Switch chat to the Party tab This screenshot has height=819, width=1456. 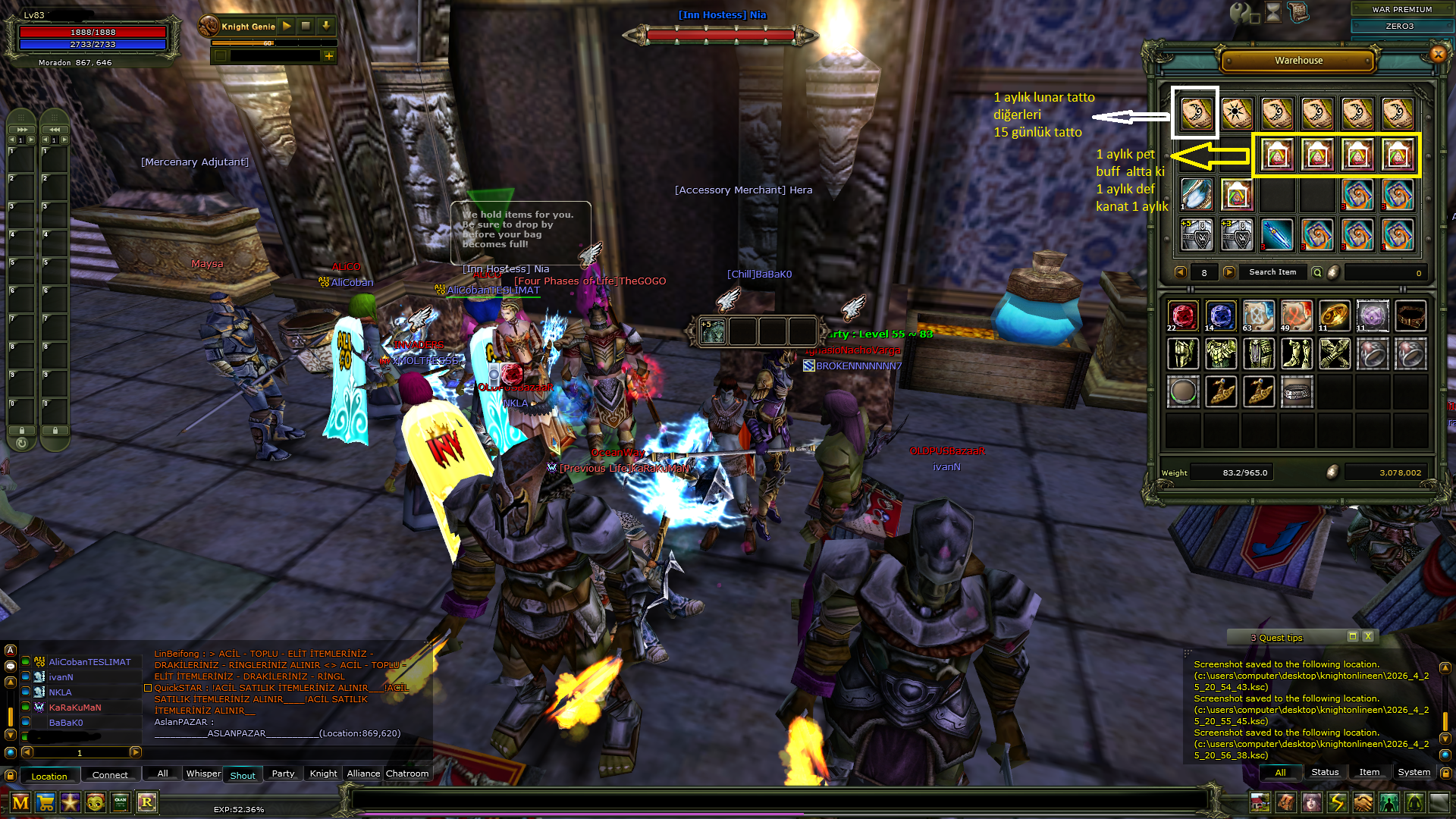click(283, 773)
